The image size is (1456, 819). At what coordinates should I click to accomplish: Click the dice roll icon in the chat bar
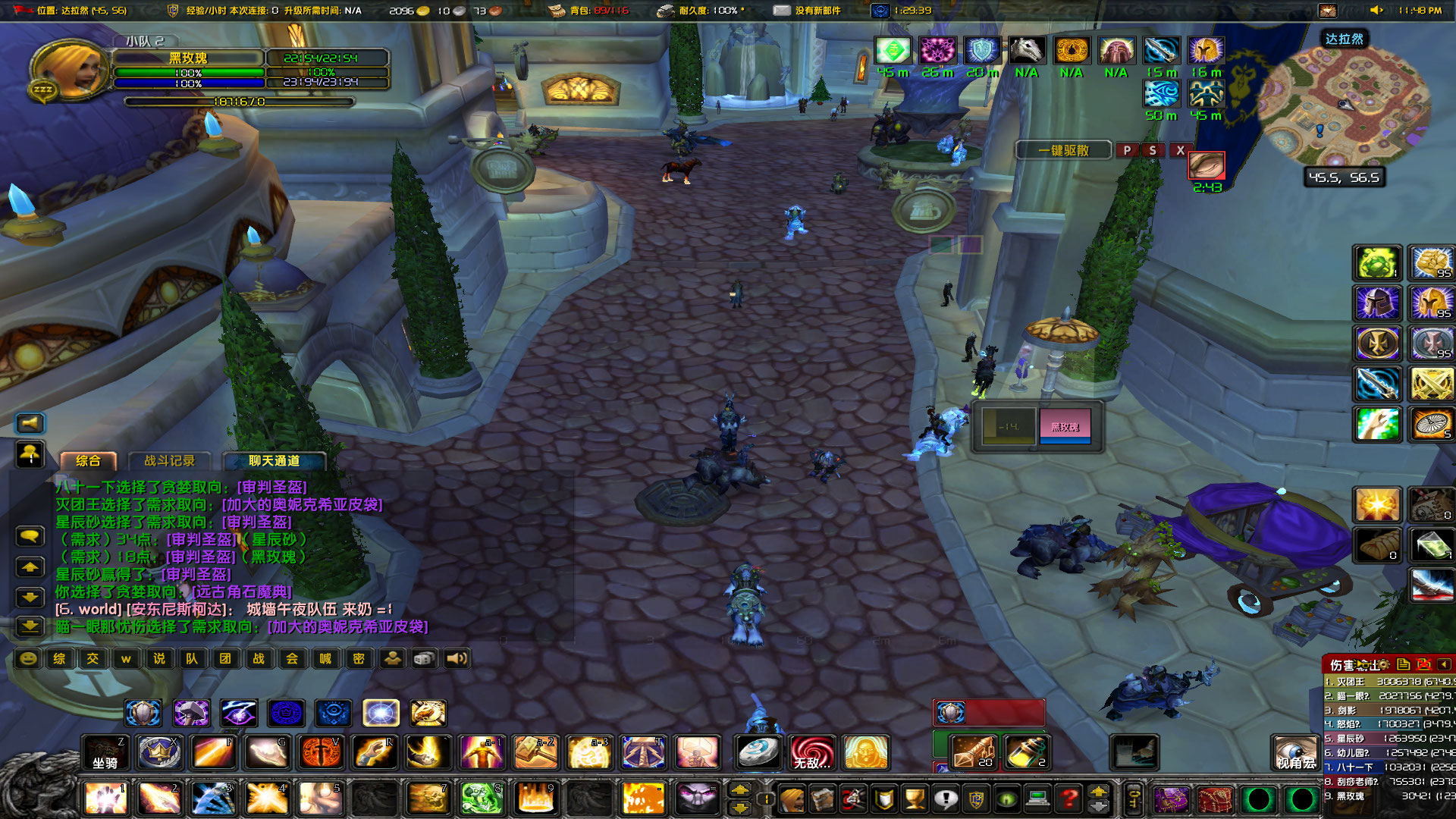tap(425, 660)
